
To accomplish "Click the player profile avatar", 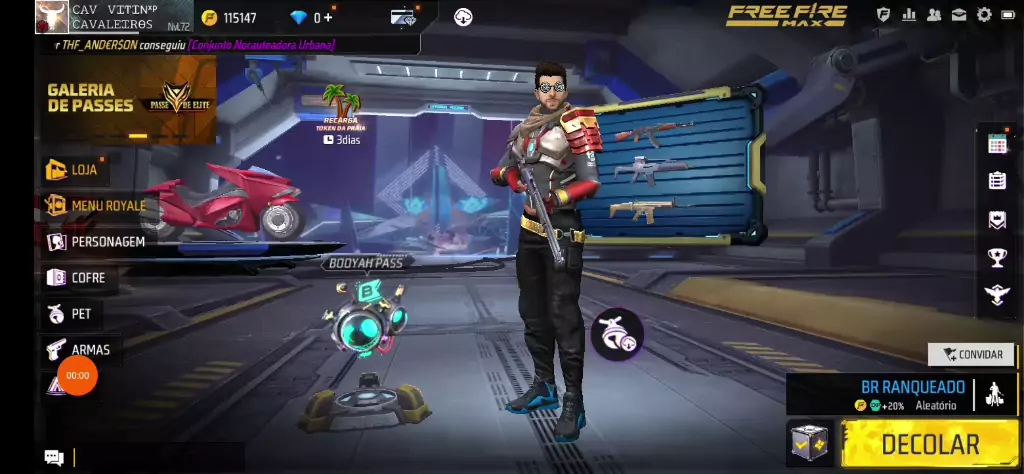I will click(51, 17).
